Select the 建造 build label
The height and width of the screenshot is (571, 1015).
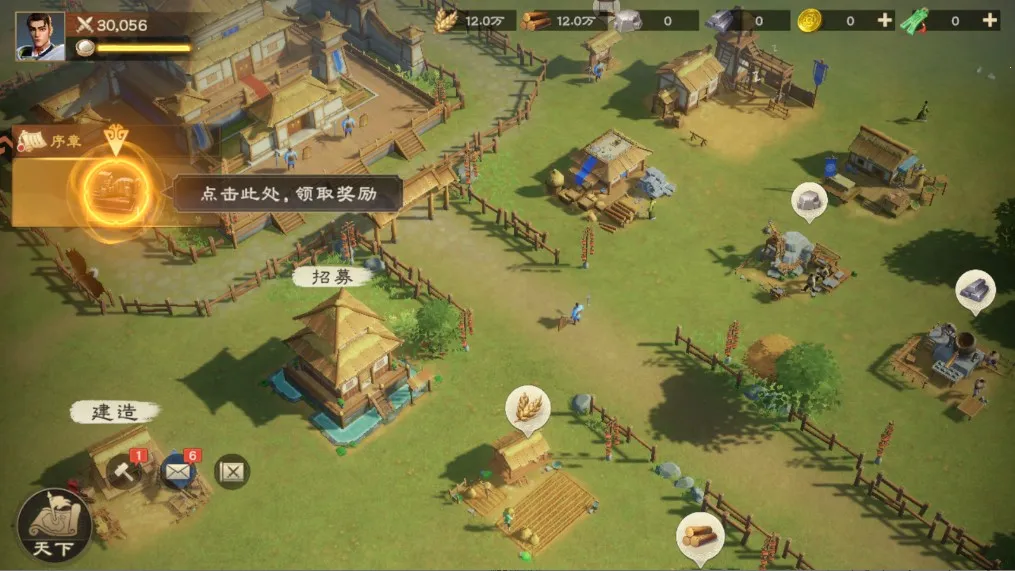(113, 411)
